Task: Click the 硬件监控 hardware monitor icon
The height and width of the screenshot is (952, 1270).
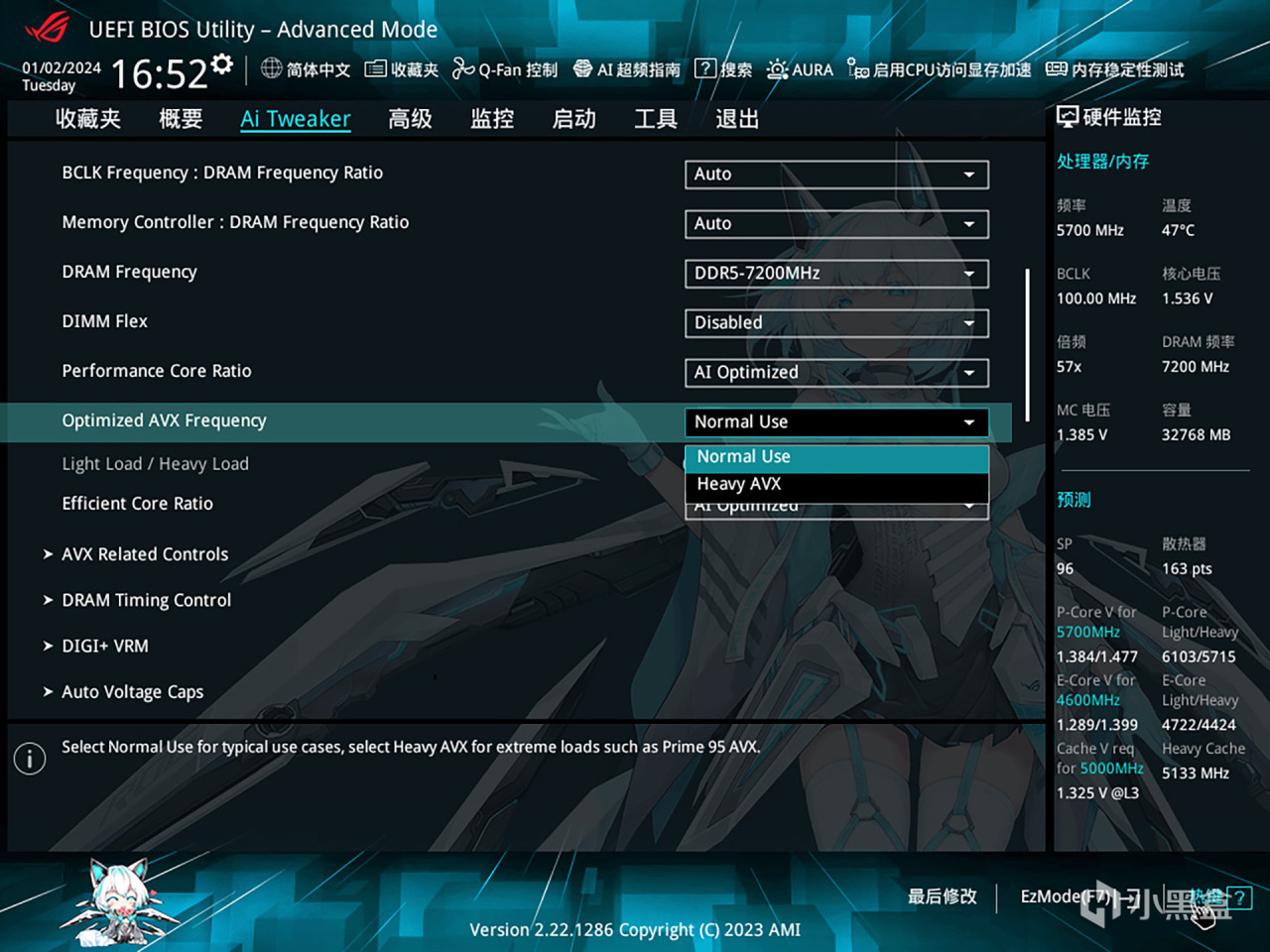Action: point(1068,116)
